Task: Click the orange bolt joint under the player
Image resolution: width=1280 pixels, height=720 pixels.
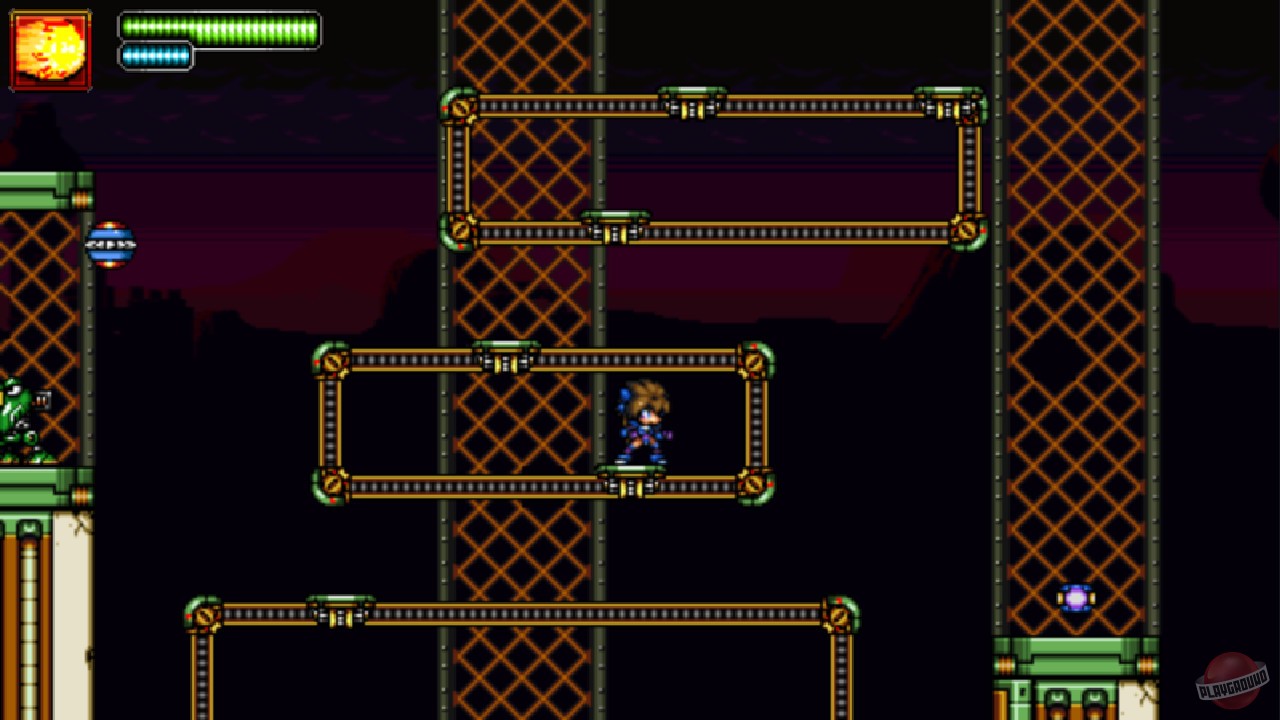Action: tap(628, 487)
